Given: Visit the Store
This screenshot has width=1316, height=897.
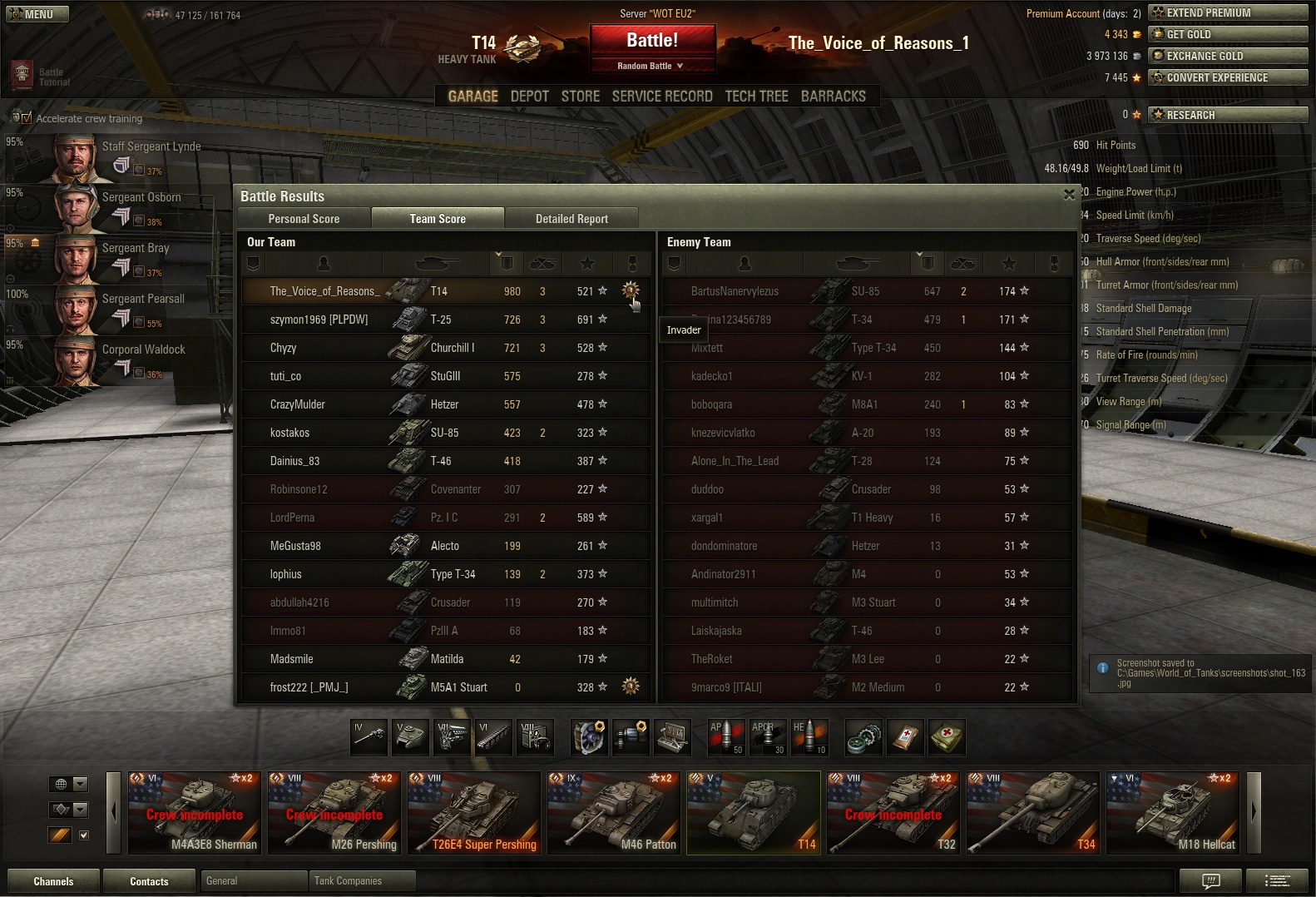Looking at the screenshot, I should [x=580, y=97].
